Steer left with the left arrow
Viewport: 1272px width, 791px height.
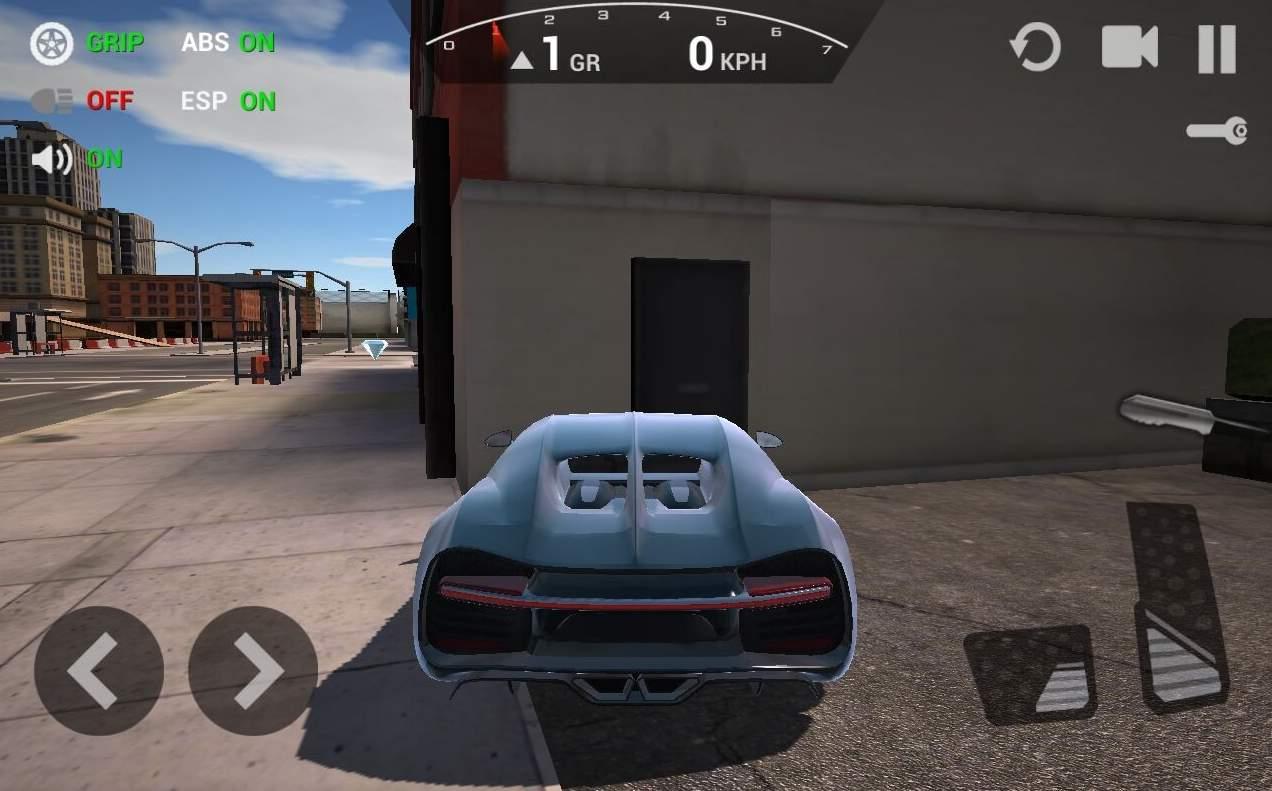tap(98, 671)
